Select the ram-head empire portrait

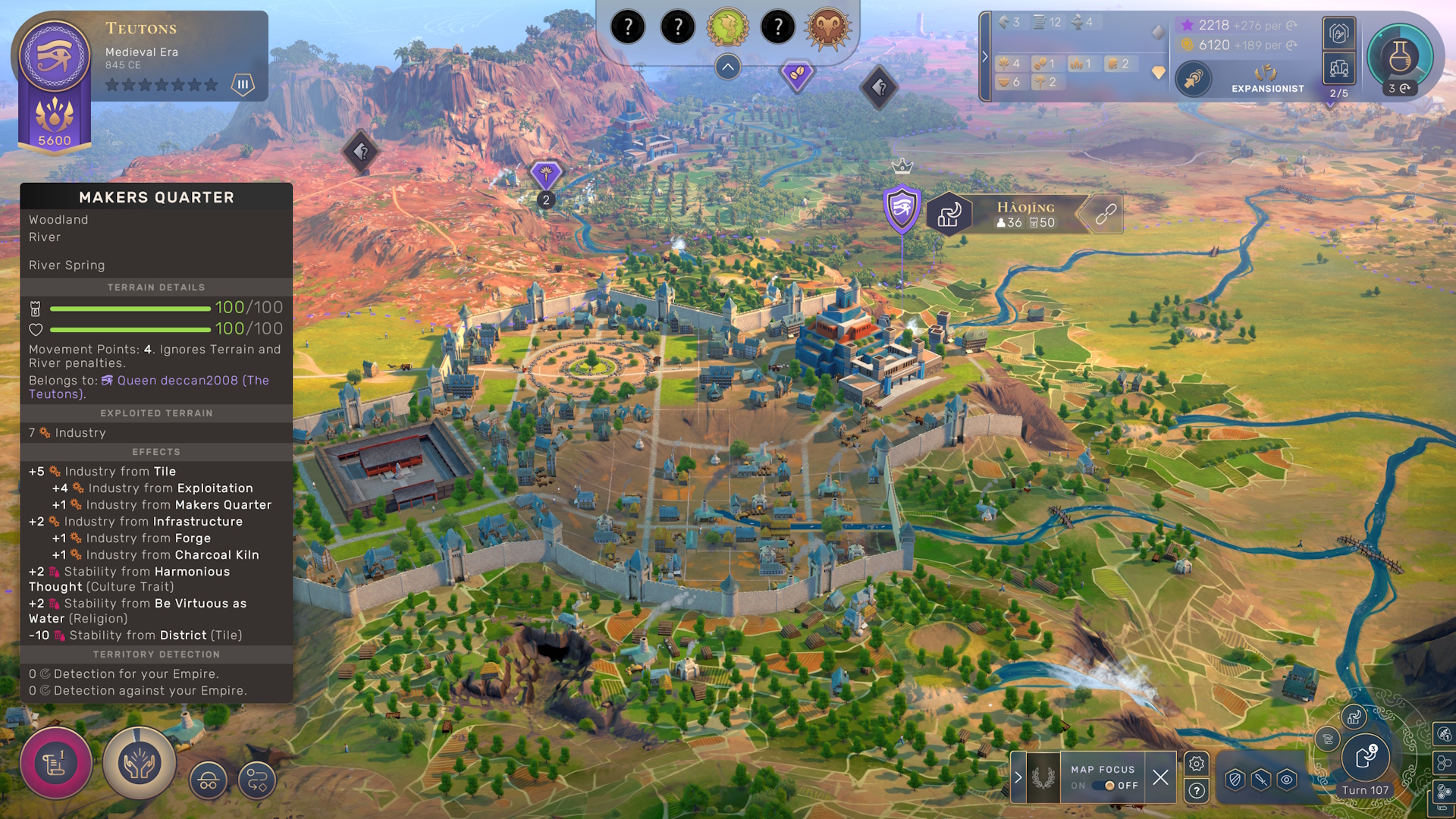pyautogui.click(x=827, y=28)
